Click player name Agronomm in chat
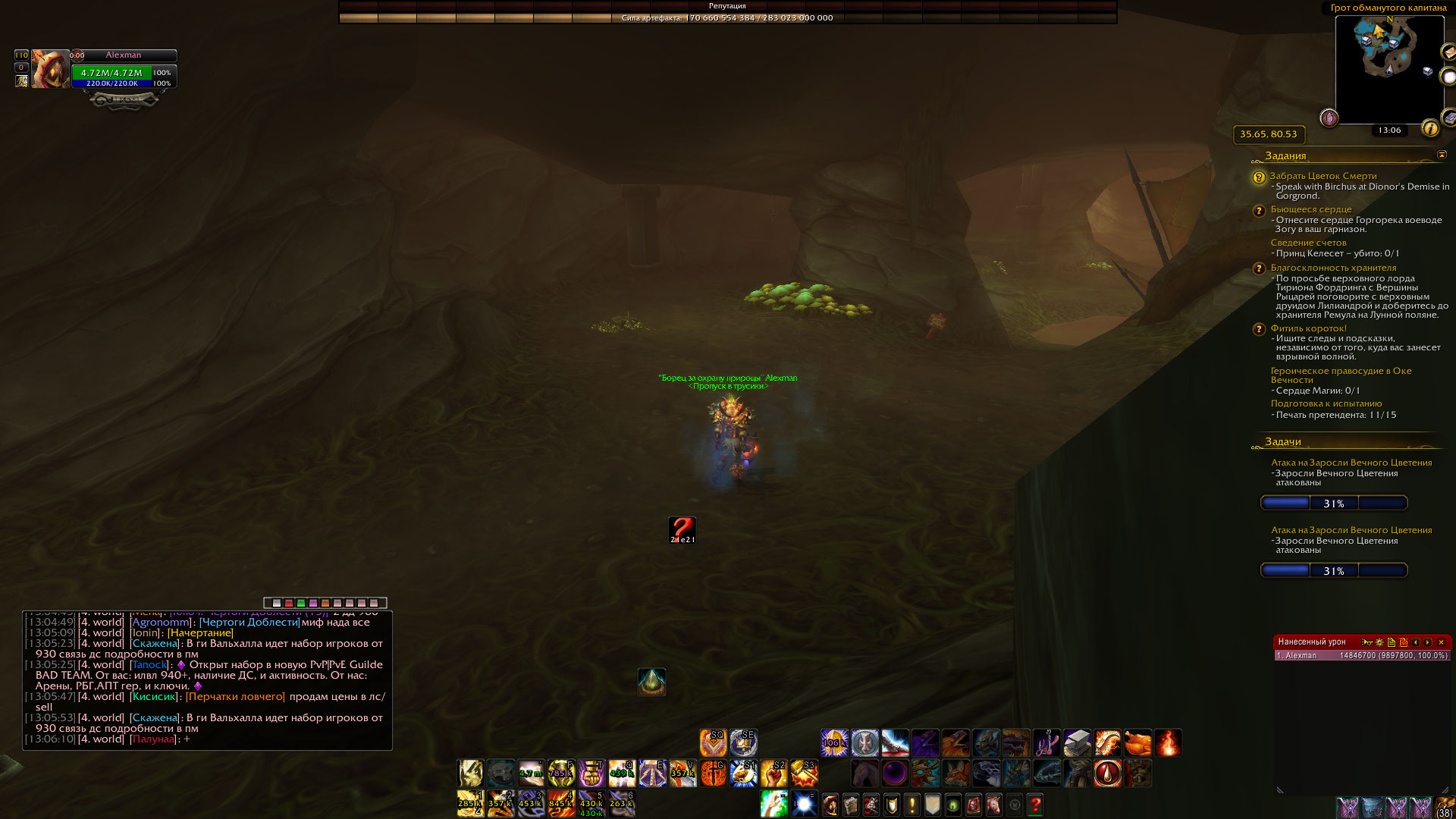Viewport: 1456px width, 819px height. [x=161, y=623]
